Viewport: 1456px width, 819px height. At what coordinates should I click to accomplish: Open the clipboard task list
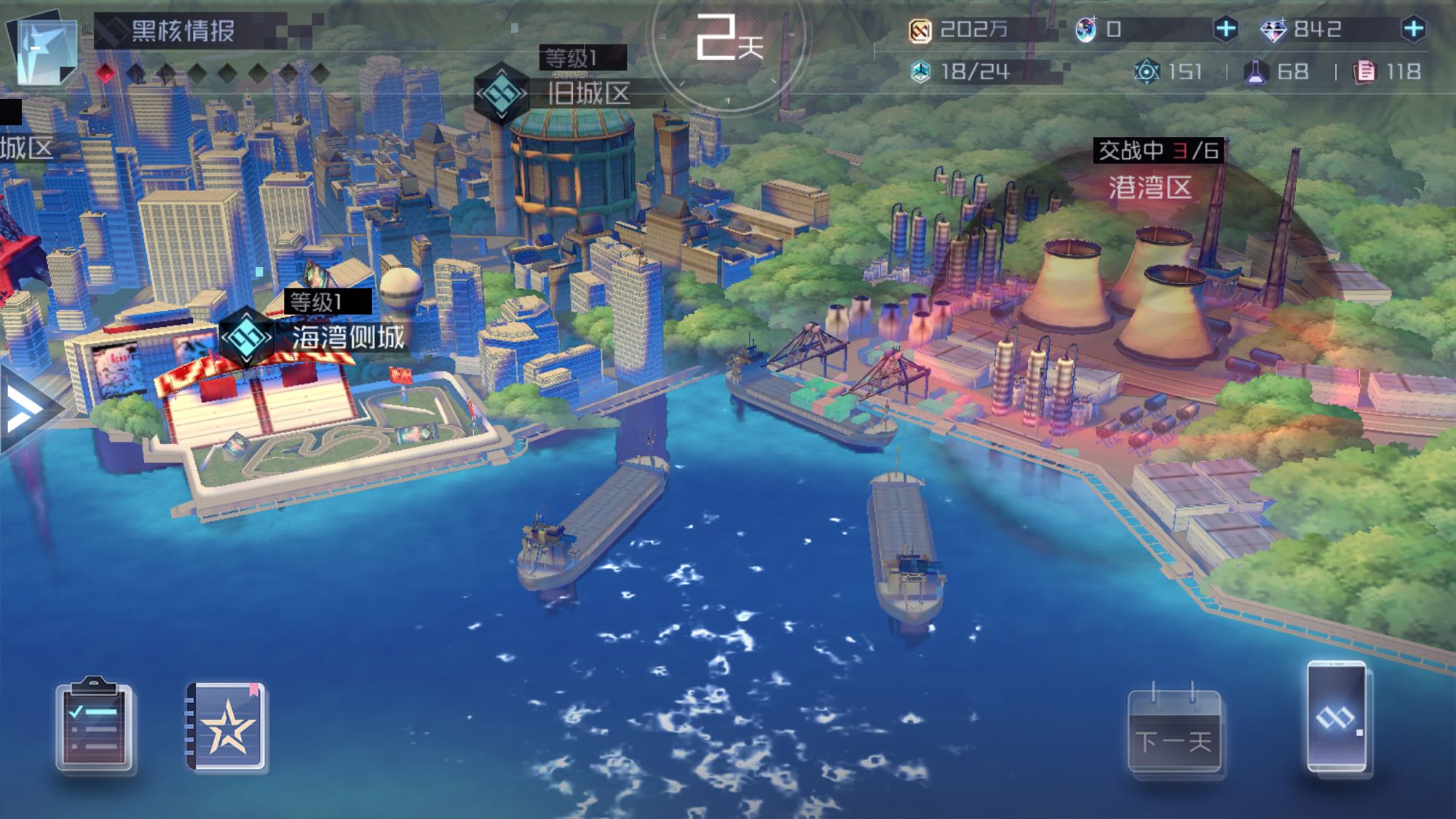pos(94,725)
